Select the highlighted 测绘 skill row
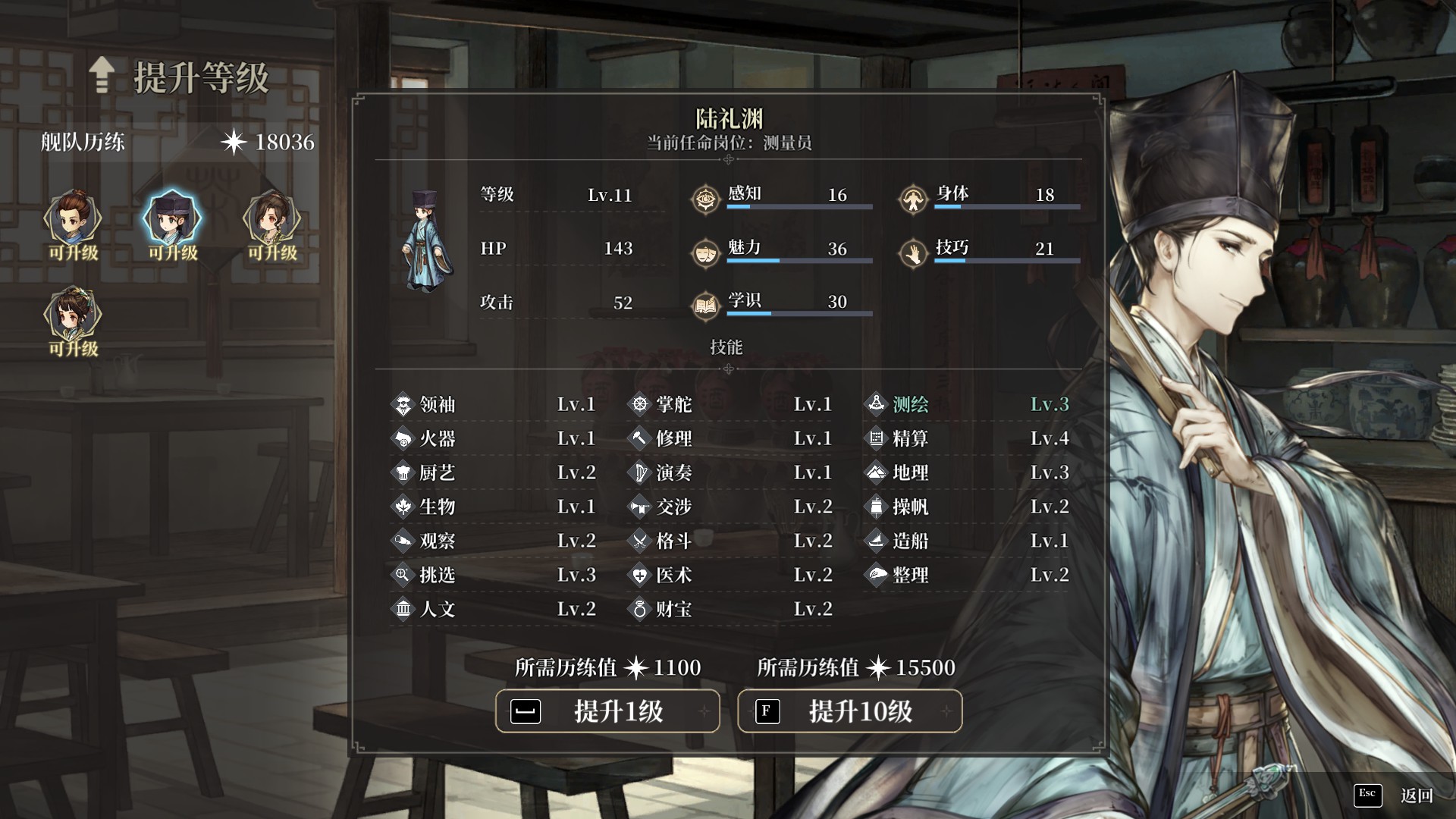Viewport: 1456px width, 819px height. point(968,404)
